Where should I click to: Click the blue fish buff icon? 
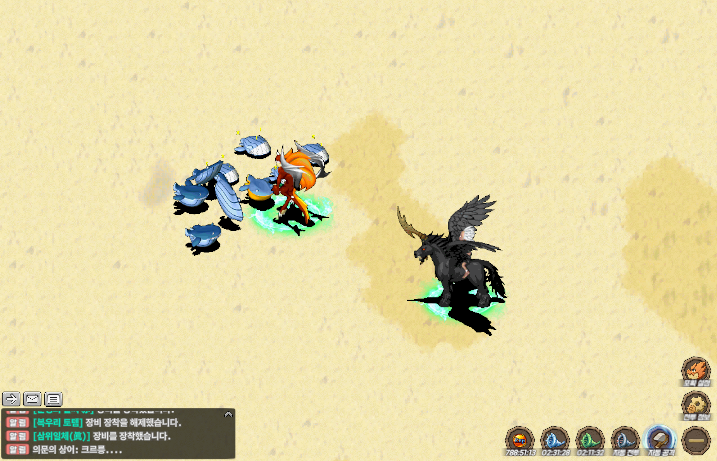point(554,438)
